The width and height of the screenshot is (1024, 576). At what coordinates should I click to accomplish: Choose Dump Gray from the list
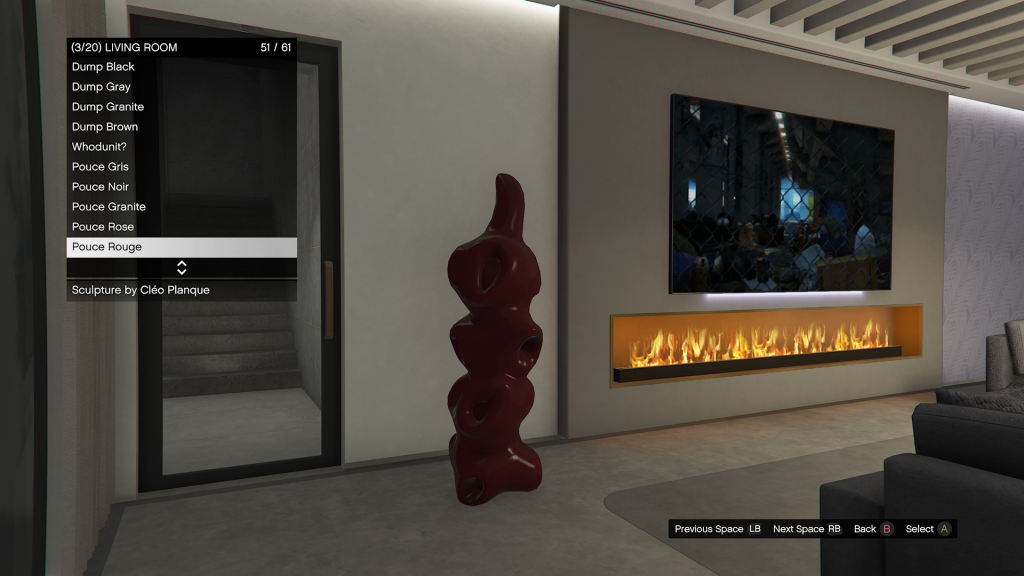[x=102, y=87]
